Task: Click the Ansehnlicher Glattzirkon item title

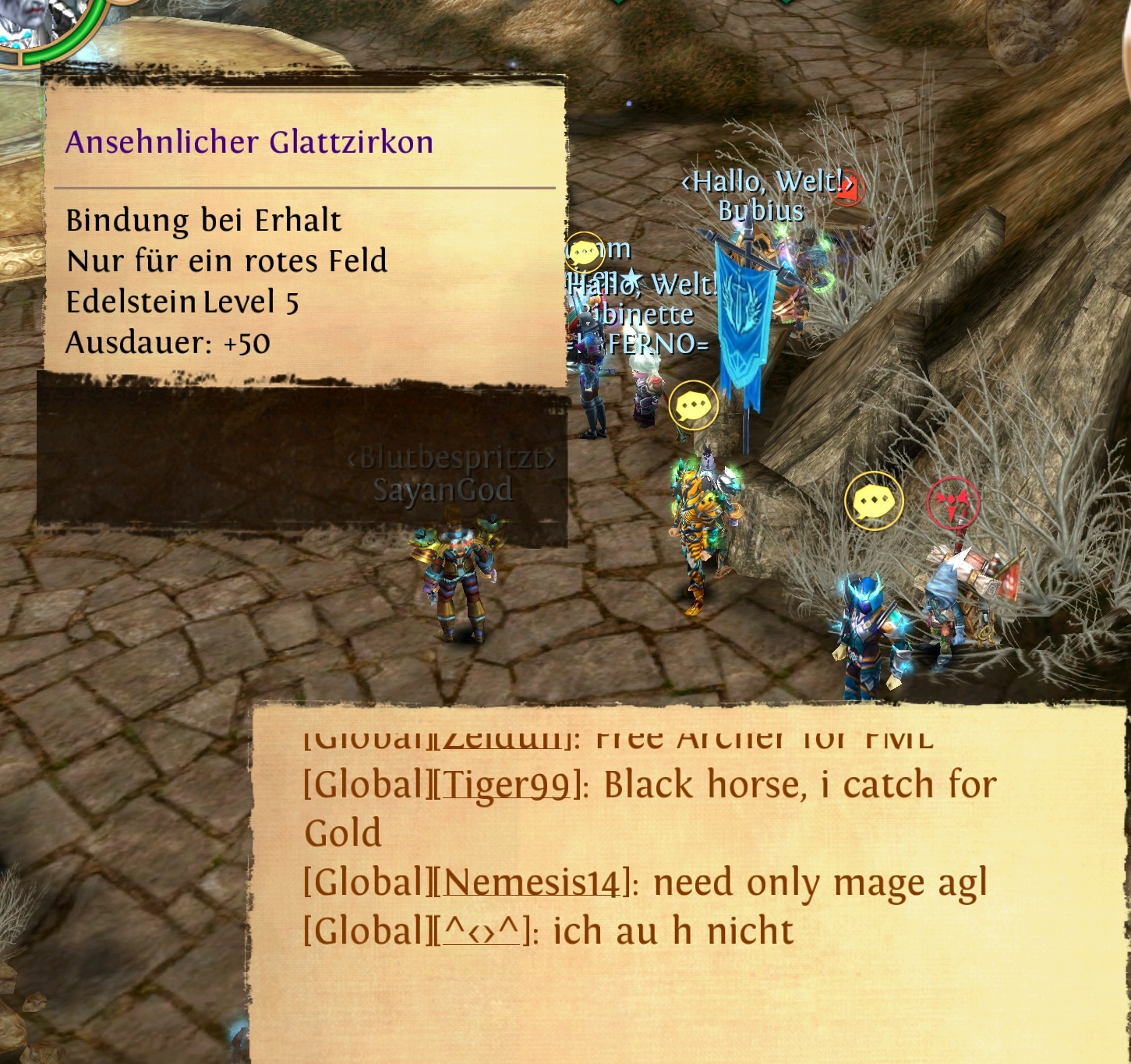Action: coord(249,142)
